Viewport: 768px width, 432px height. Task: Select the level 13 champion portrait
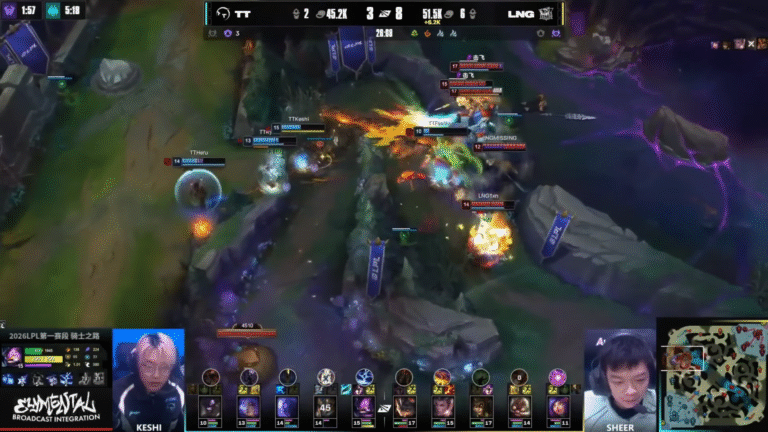tap(249, 406)
